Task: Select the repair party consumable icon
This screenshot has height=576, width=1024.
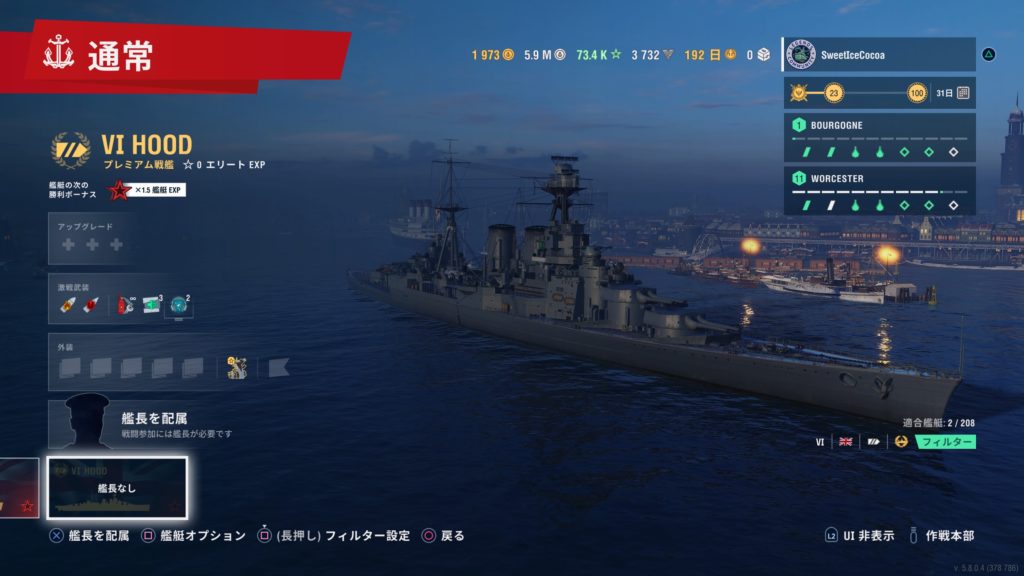Action: pos(152,306)
